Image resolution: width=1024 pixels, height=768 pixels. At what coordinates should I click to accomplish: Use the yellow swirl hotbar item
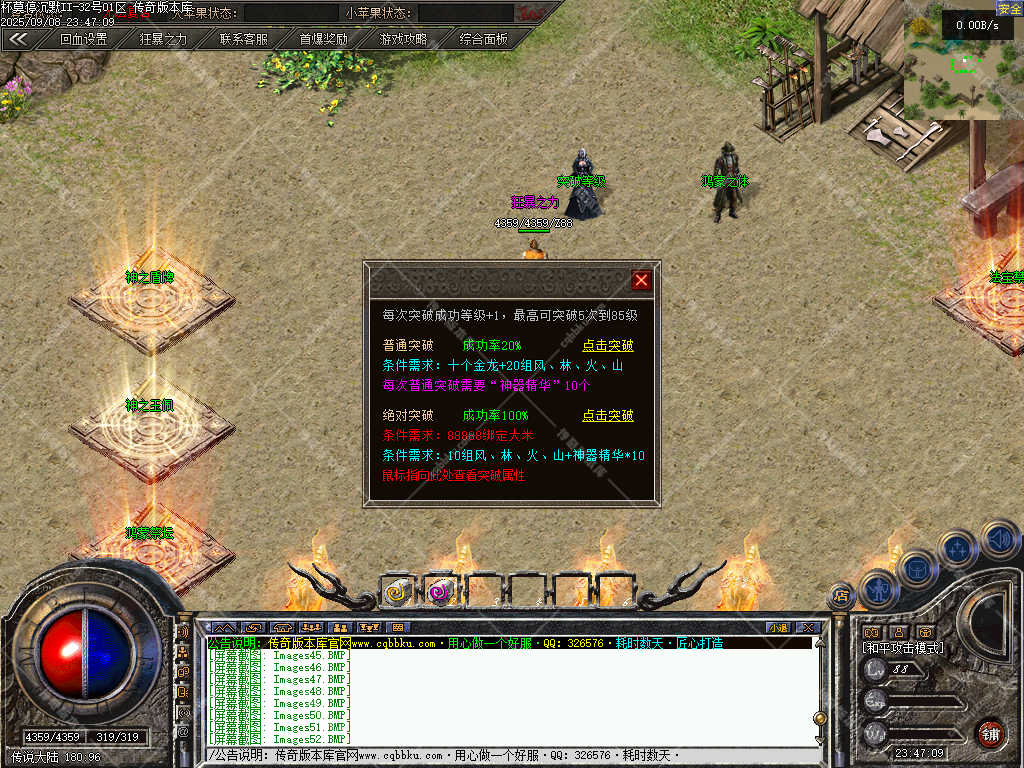point(397,592)
